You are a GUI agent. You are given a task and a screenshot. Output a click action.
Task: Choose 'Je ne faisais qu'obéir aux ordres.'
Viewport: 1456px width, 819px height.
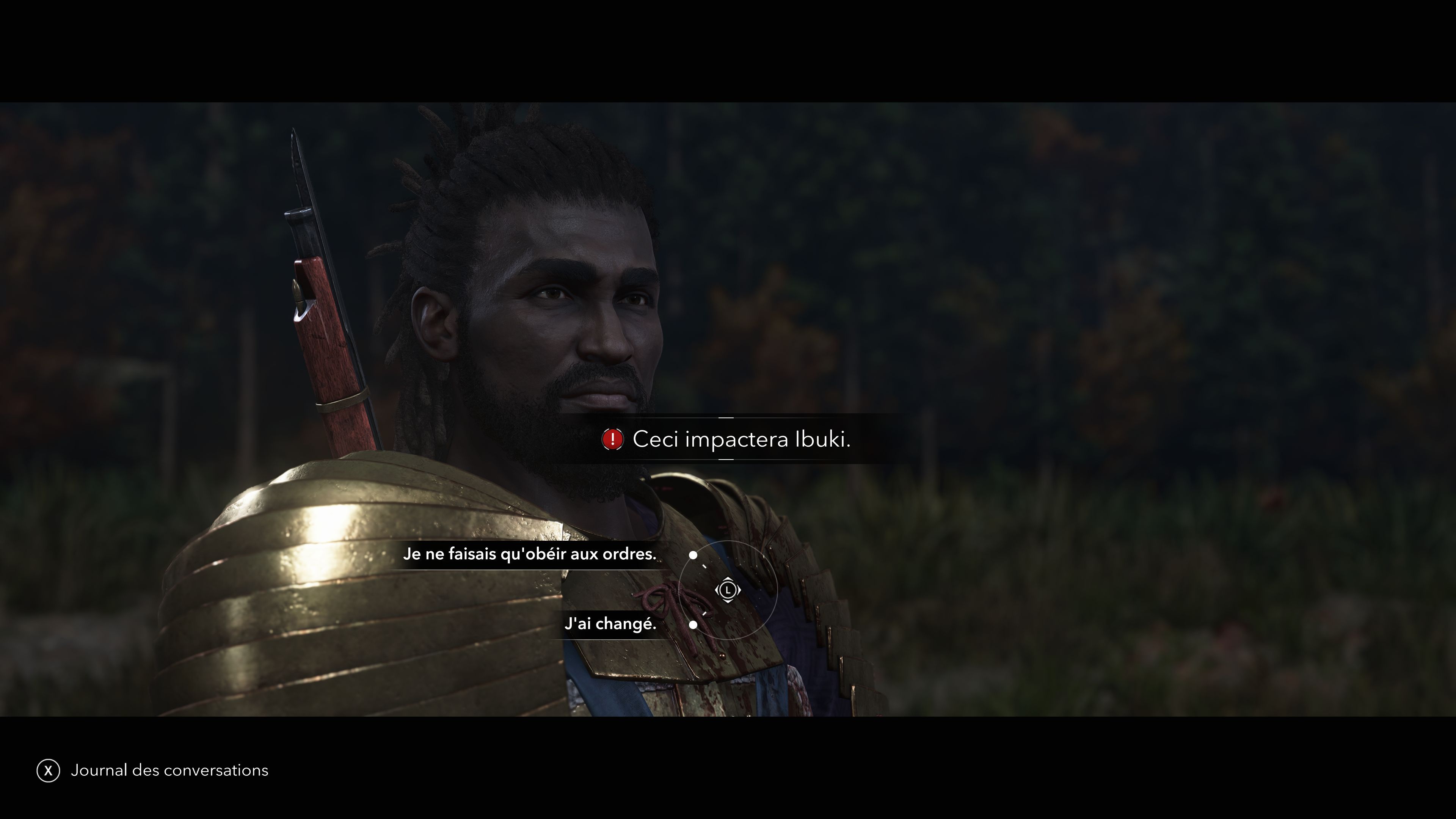click(x=530, y=554)
